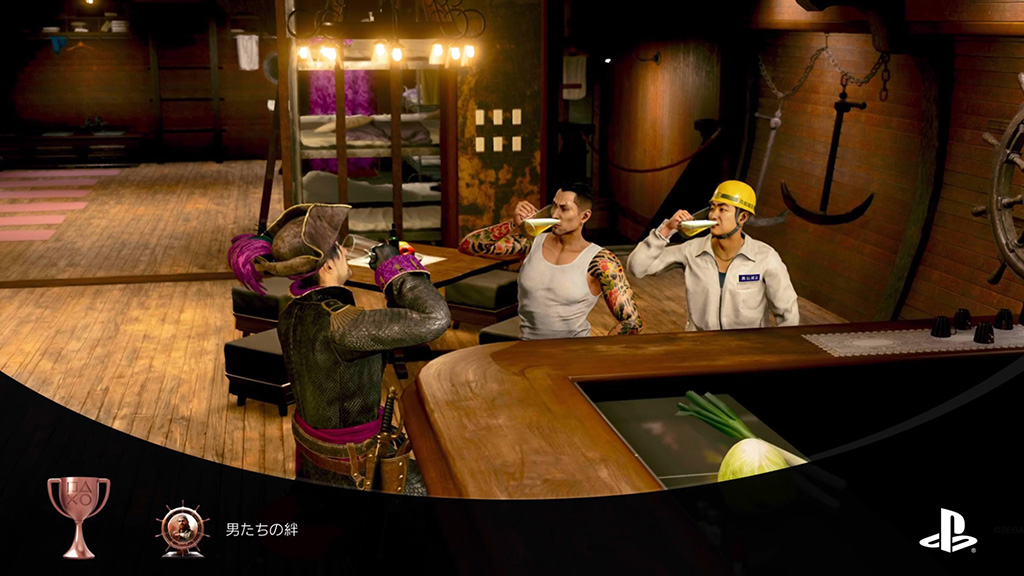Click the PlayStation logo
The height and width of the screenshot is (576, 1024).
click(948, 531)
